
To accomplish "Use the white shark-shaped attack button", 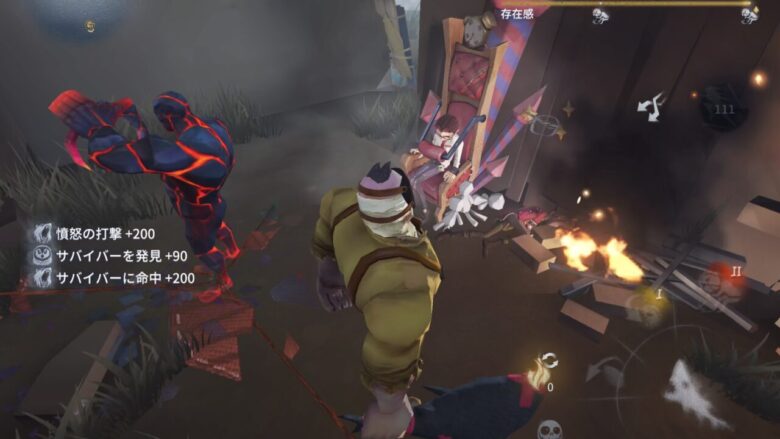I will [x=697, y=394].
